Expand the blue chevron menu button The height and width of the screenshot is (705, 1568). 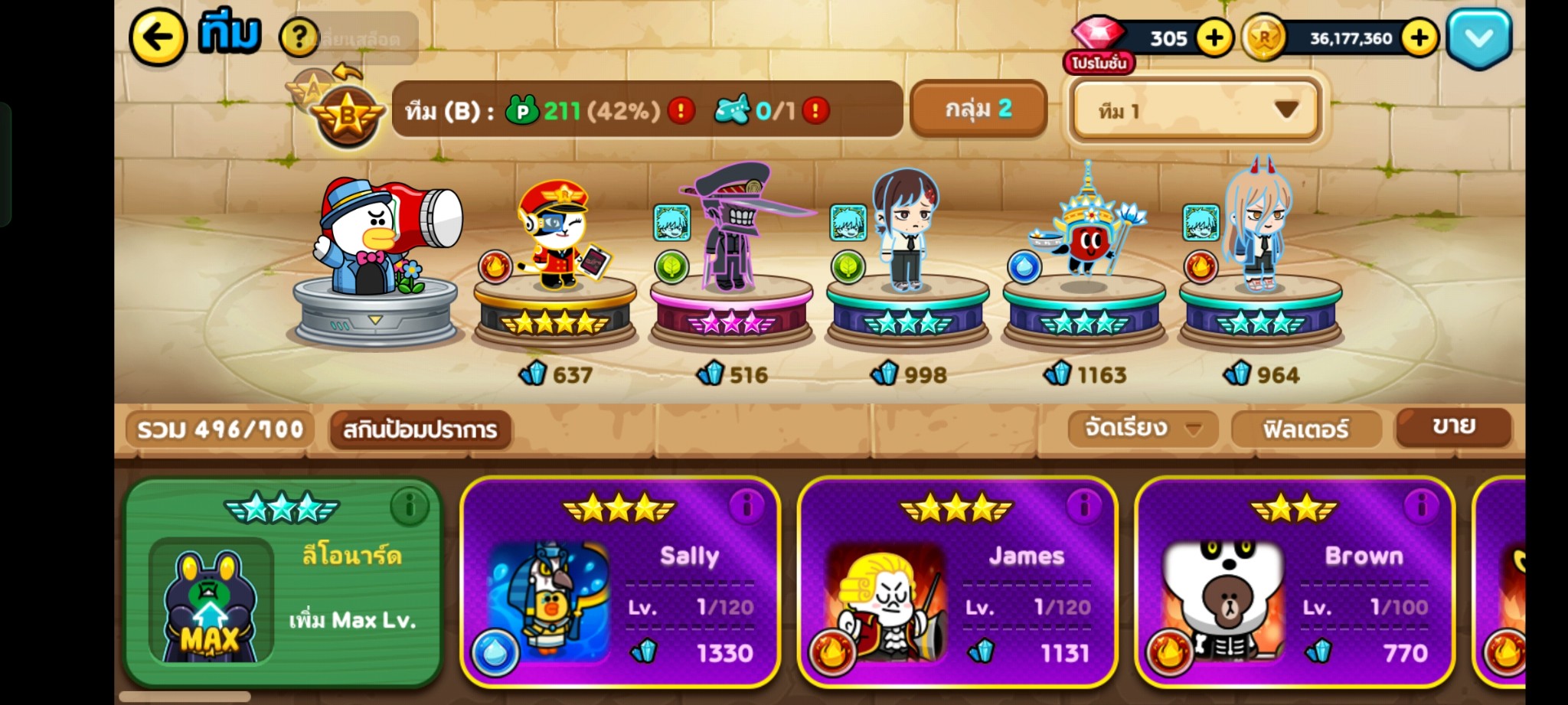pos(1478,38)
